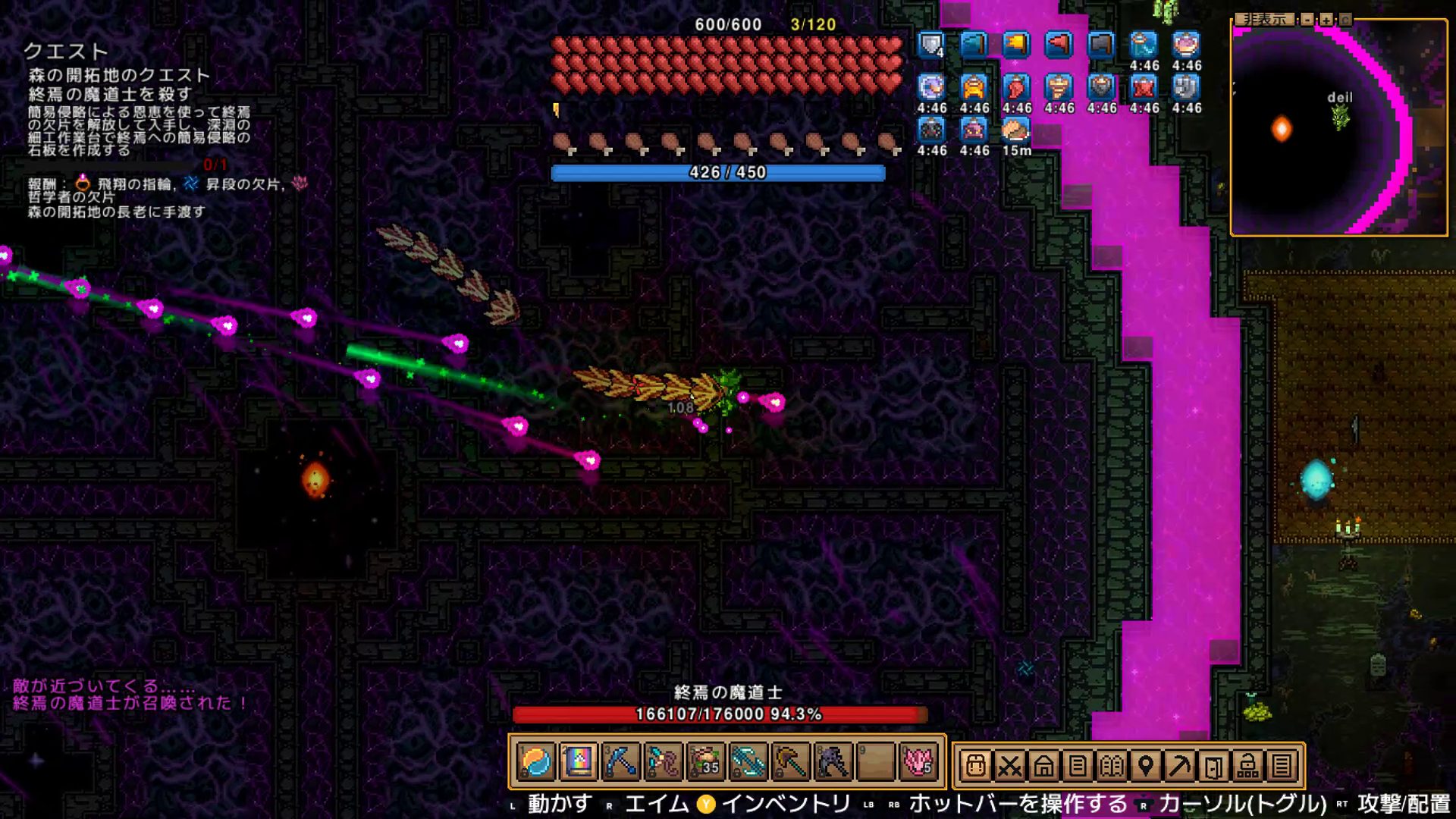This screenshot has width=1456, height=819.
Task: Open the map pin marker button
Action: [x=1146, y=766]
